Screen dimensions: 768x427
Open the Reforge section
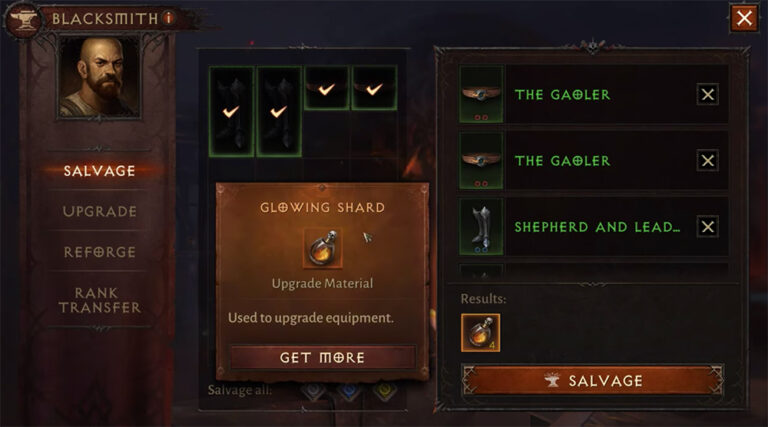99,252
